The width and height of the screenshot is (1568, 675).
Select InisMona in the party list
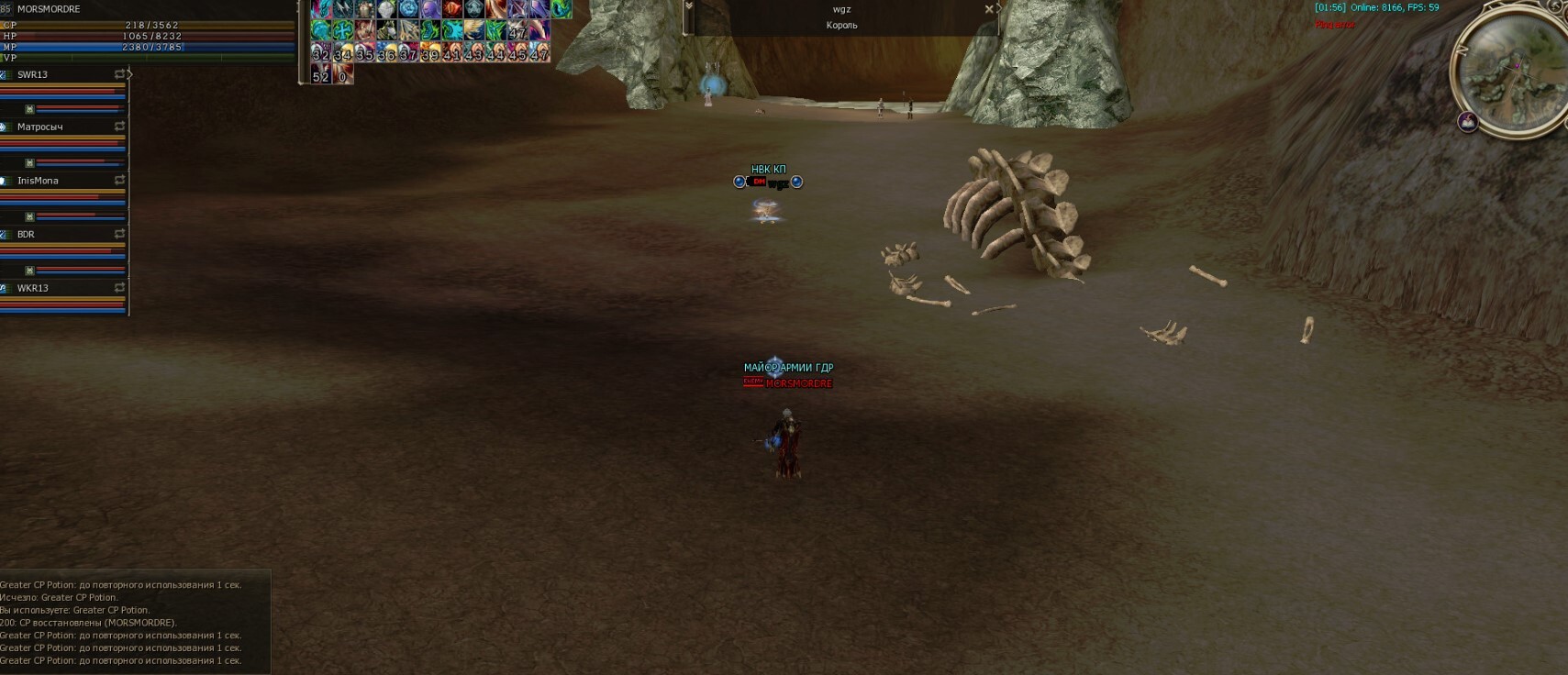38,181
